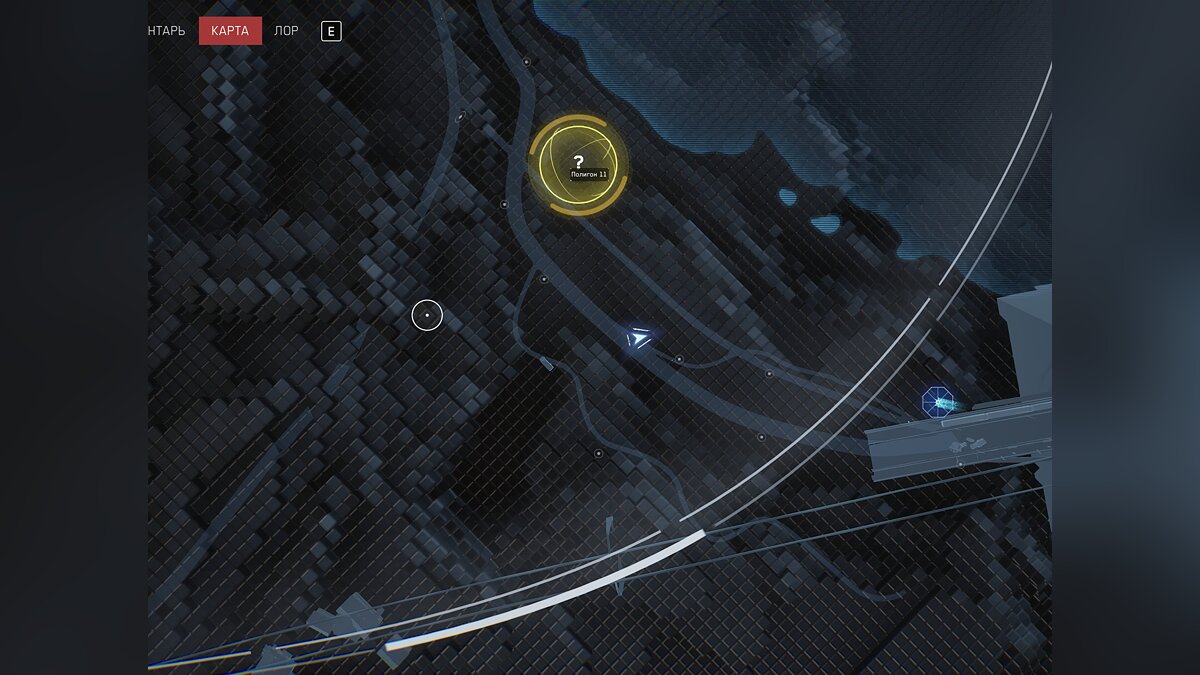This screenshot has height=675, width=1200.
Task: Switch to the Лор tab
Action: coord(286,31)
